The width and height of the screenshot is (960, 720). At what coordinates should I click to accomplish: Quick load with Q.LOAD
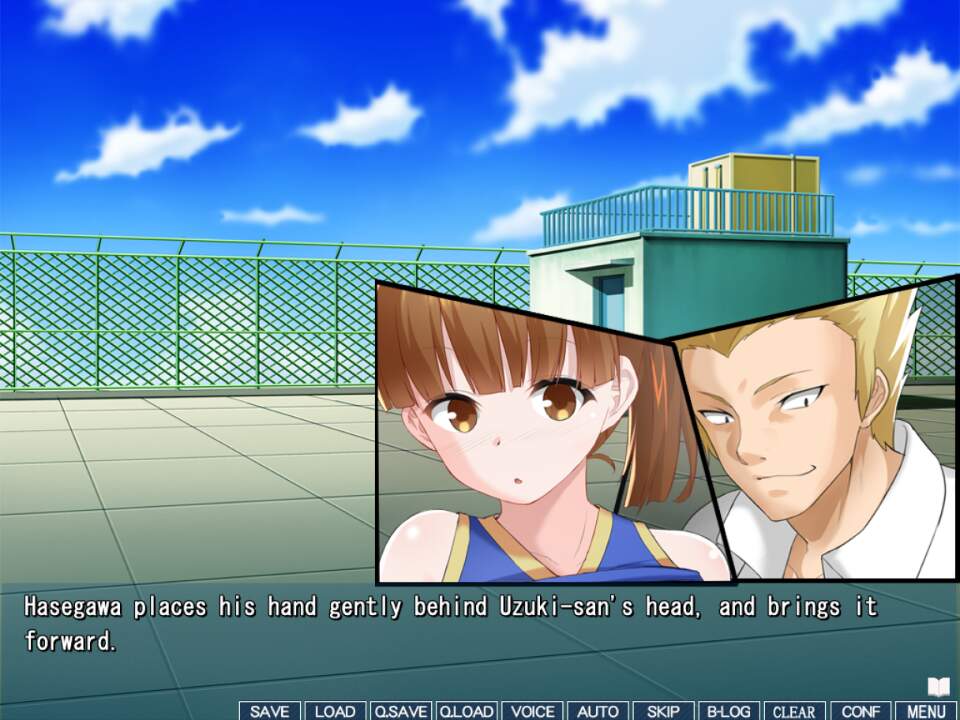[x=466, y=711]
